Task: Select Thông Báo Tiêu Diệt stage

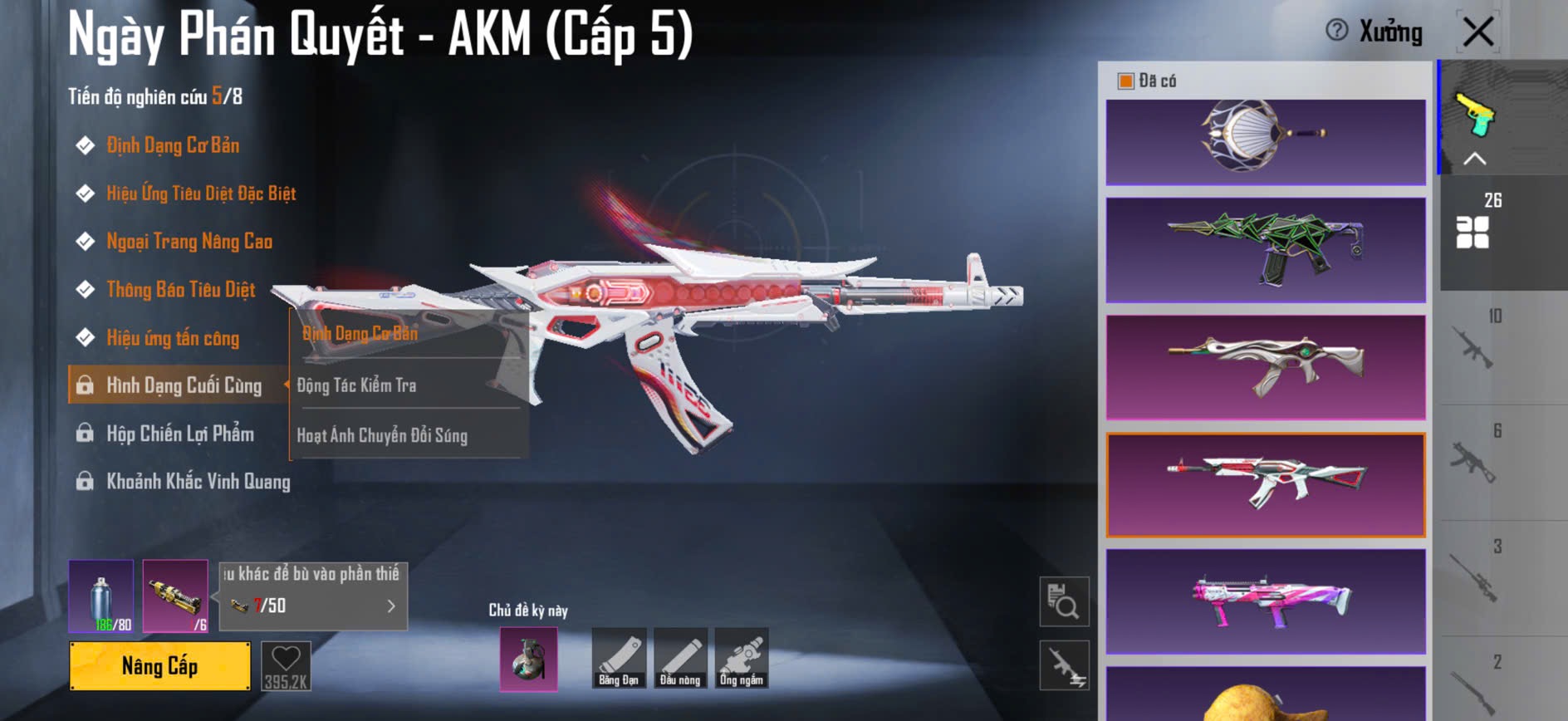Action: [181, 290]
